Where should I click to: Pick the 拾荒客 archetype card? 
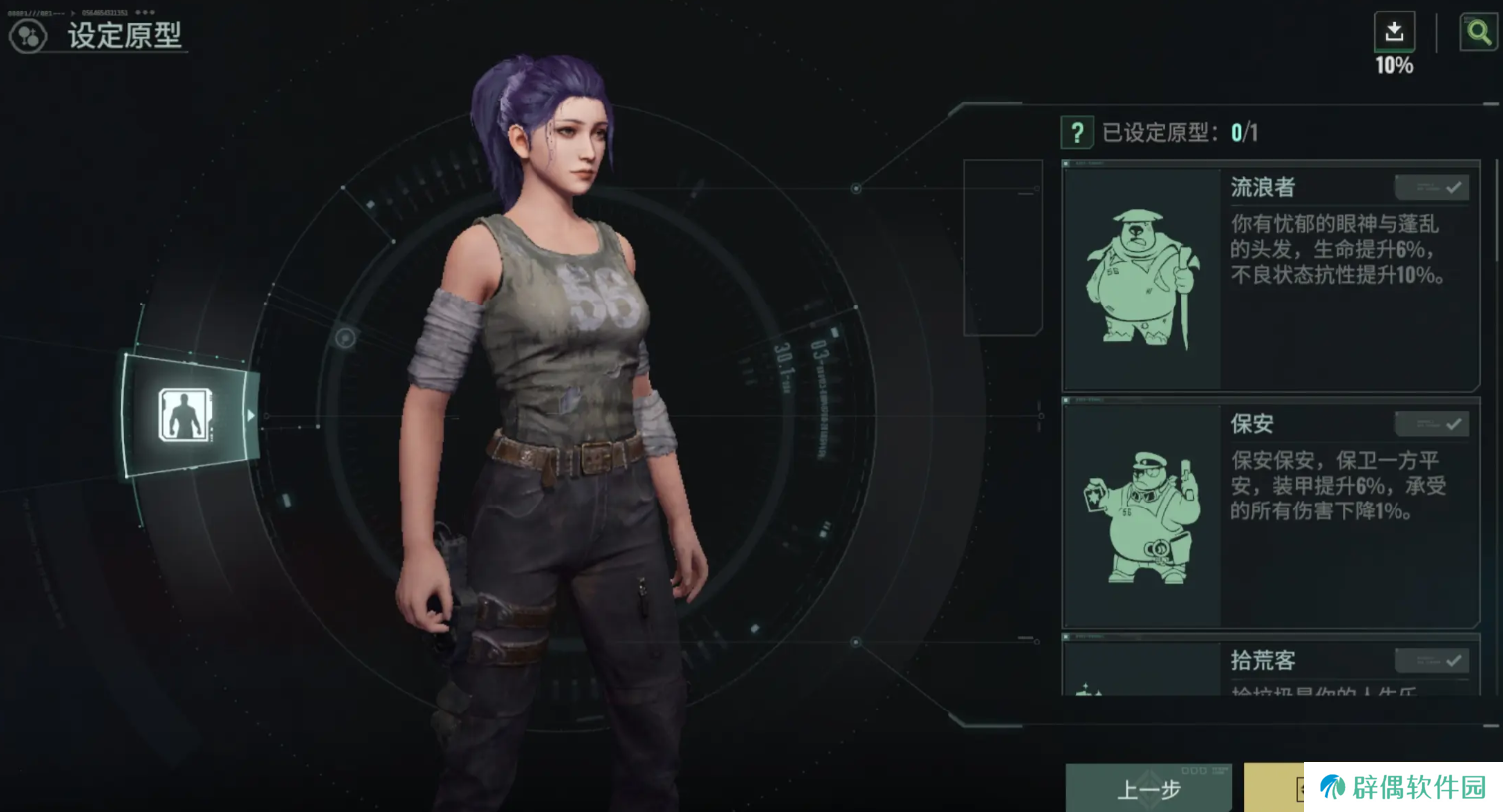[x=1264, y=668]
